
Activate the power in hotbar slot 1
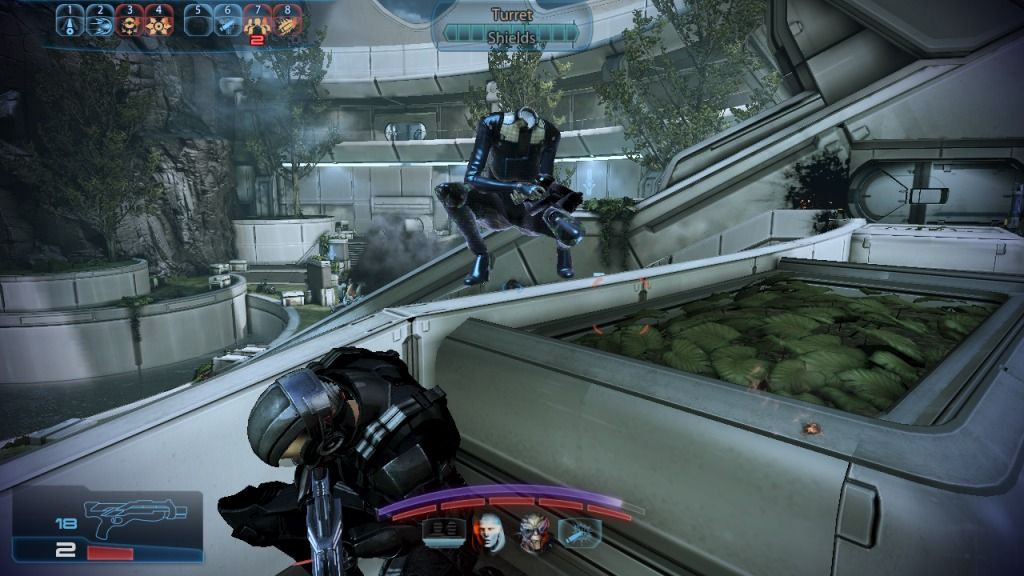(69, 21)
